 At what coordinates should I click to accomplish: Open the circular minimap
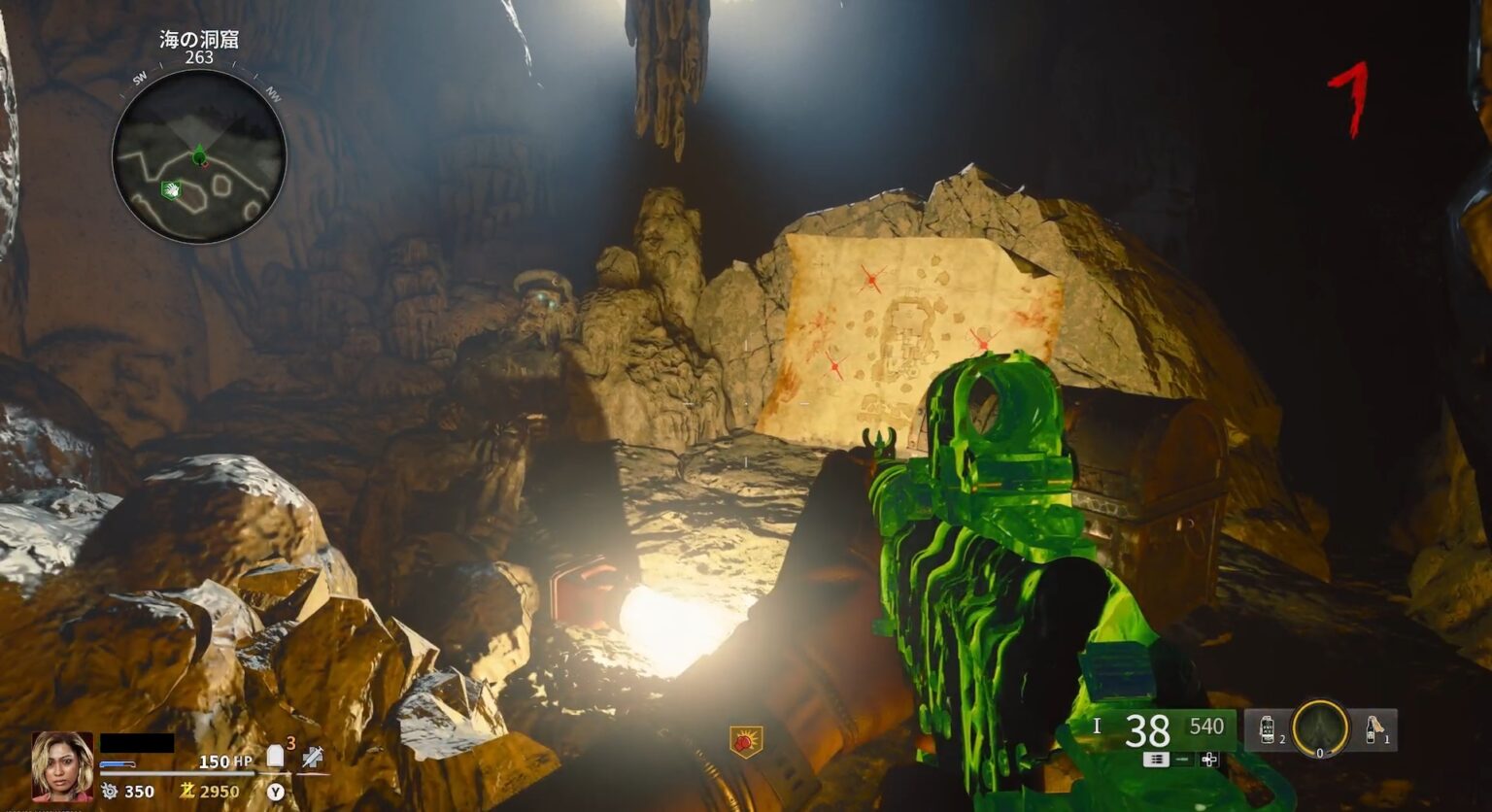click(199, 155)
